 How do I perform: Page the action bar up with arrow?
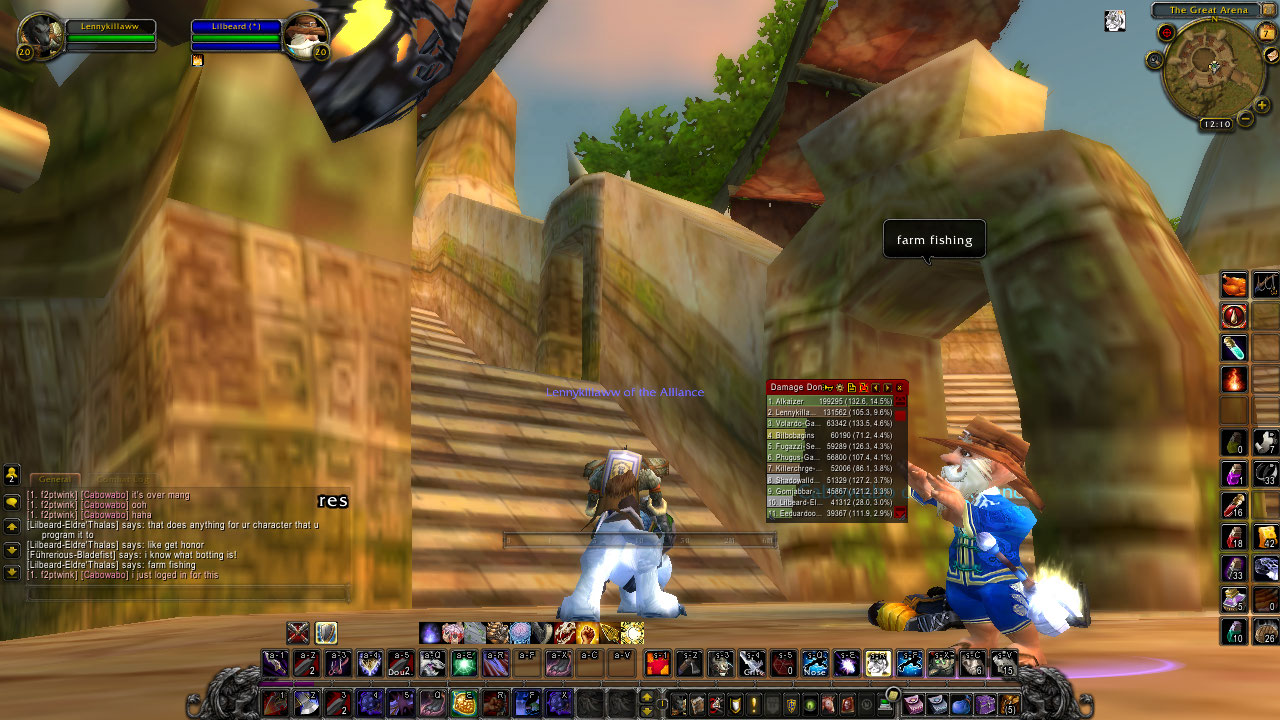click(647, 697)
